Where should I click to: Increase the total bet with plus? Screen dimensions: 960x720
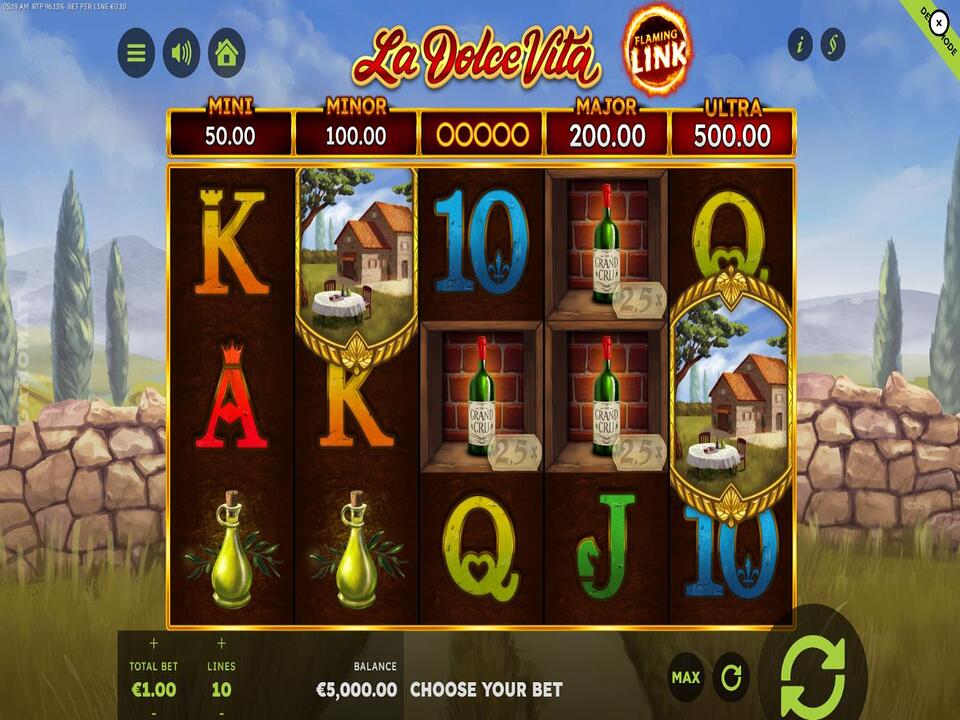153,644
